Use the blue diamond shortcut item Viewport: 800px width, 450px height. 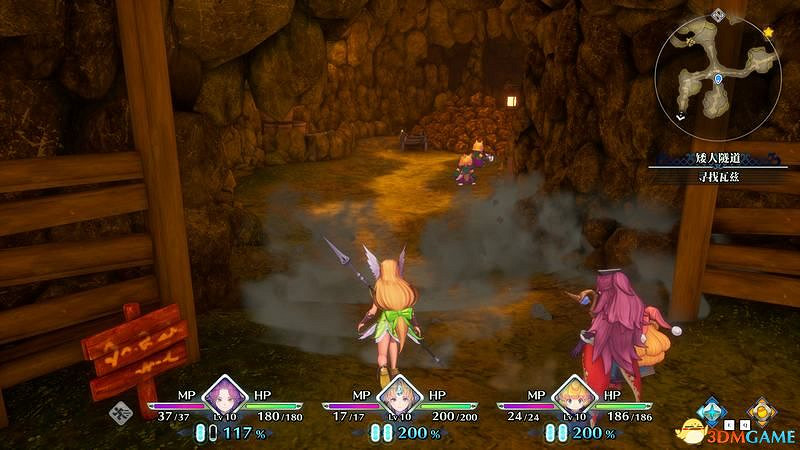coord(712,411)
